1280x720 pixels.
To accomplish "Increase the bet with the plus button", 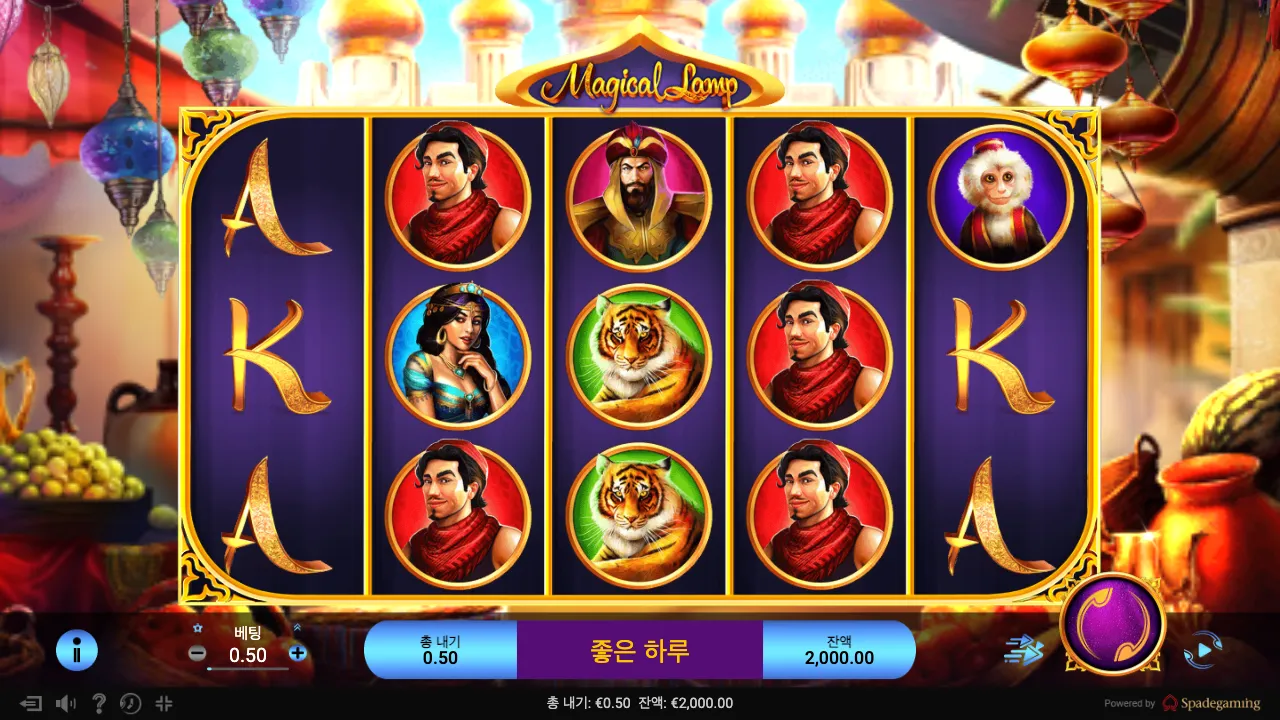I will coord(297,653).
